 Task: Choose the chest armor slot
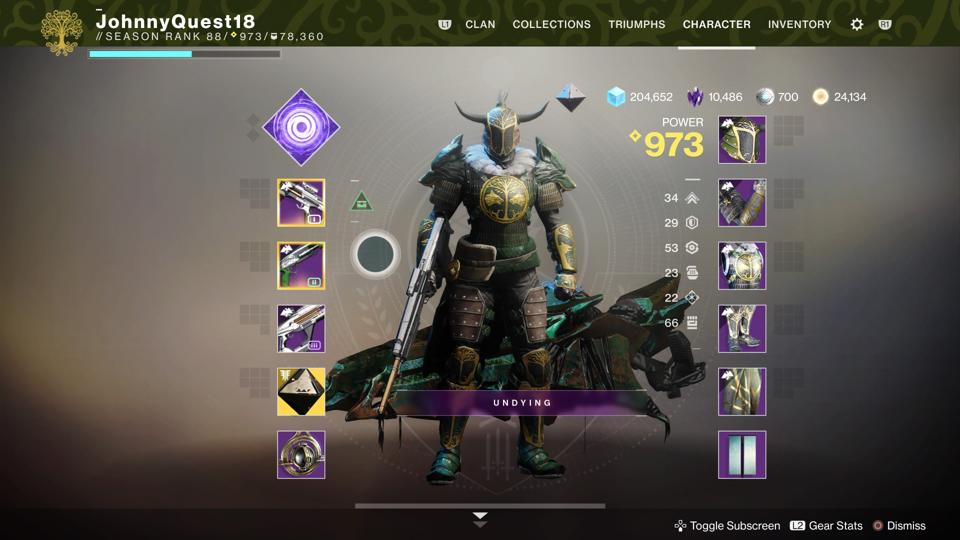742,266
